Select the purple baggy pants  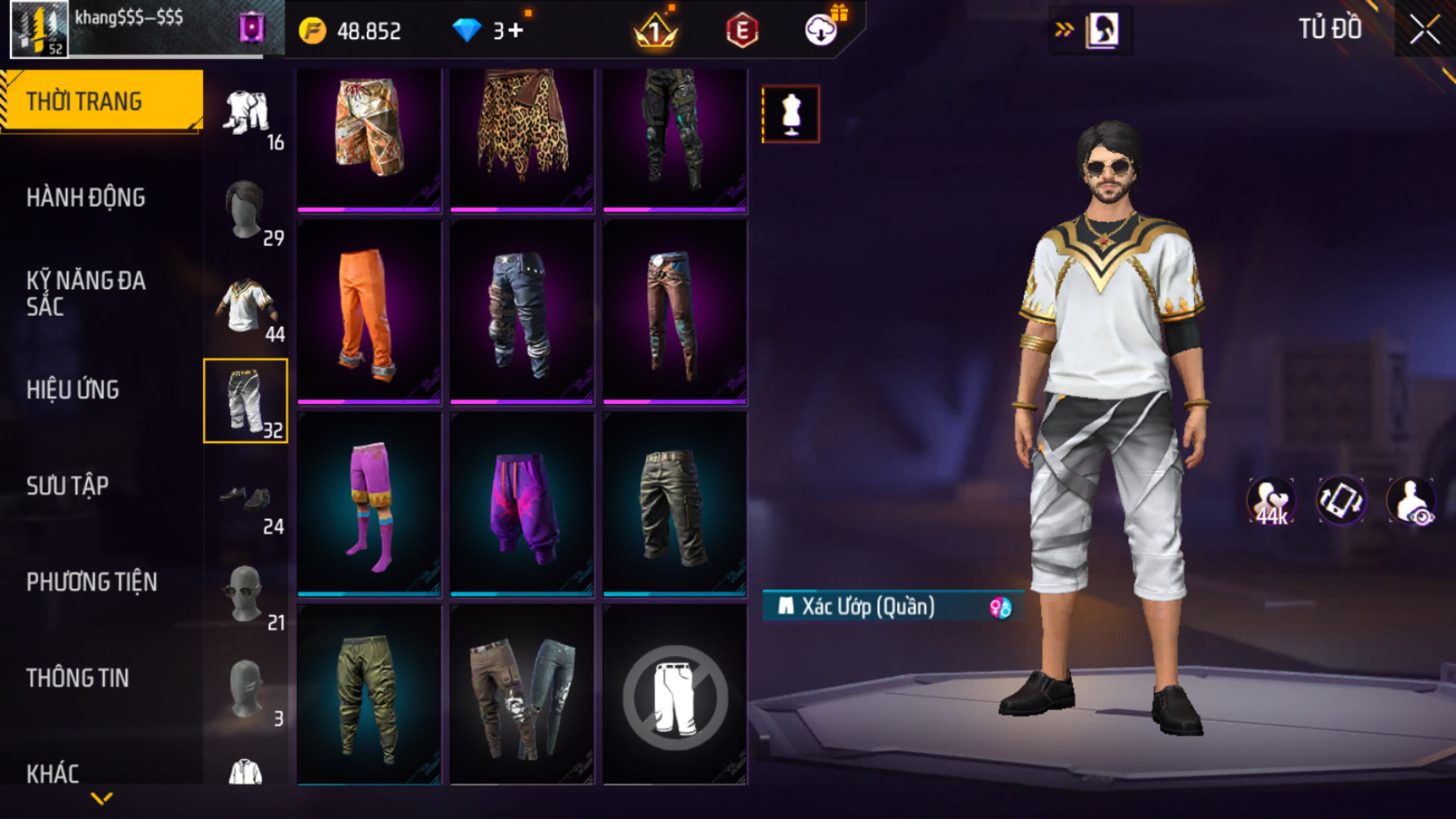click(x=521, y=504)
